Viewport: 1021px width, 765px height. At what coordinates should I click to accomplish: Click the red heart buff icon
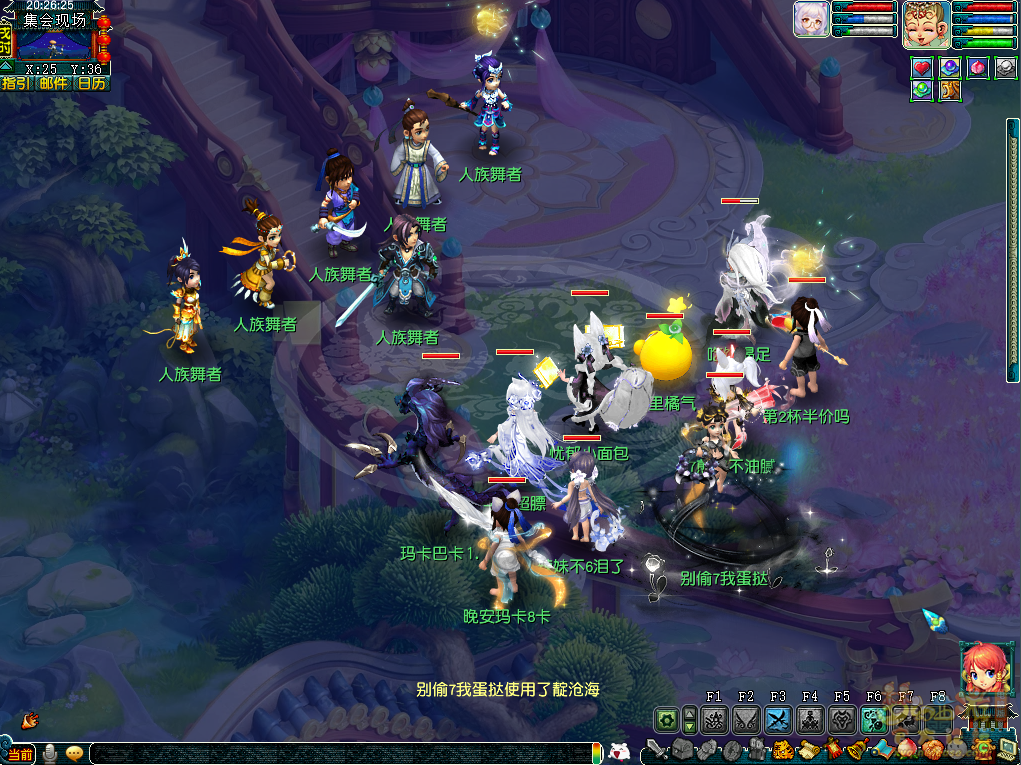922,68
